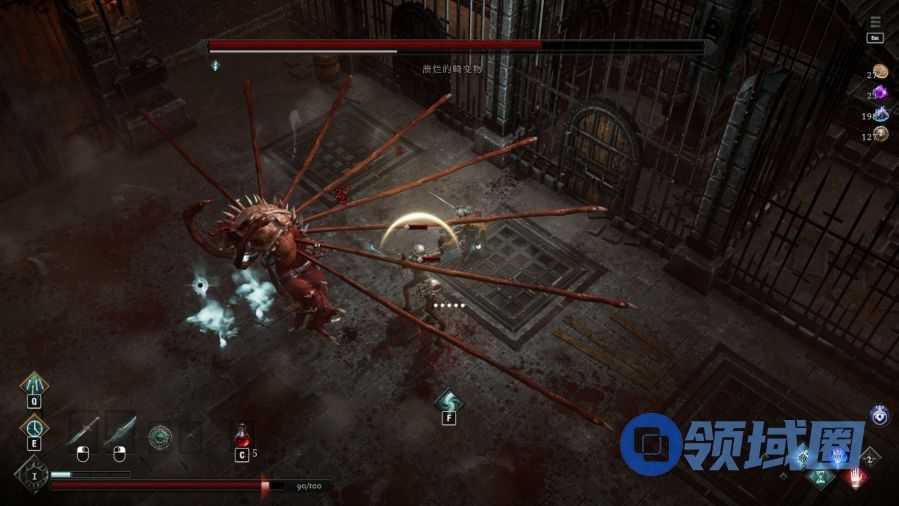Trigger the swirl dash ability icon
The image size is (899, 506).
(448, 400)
